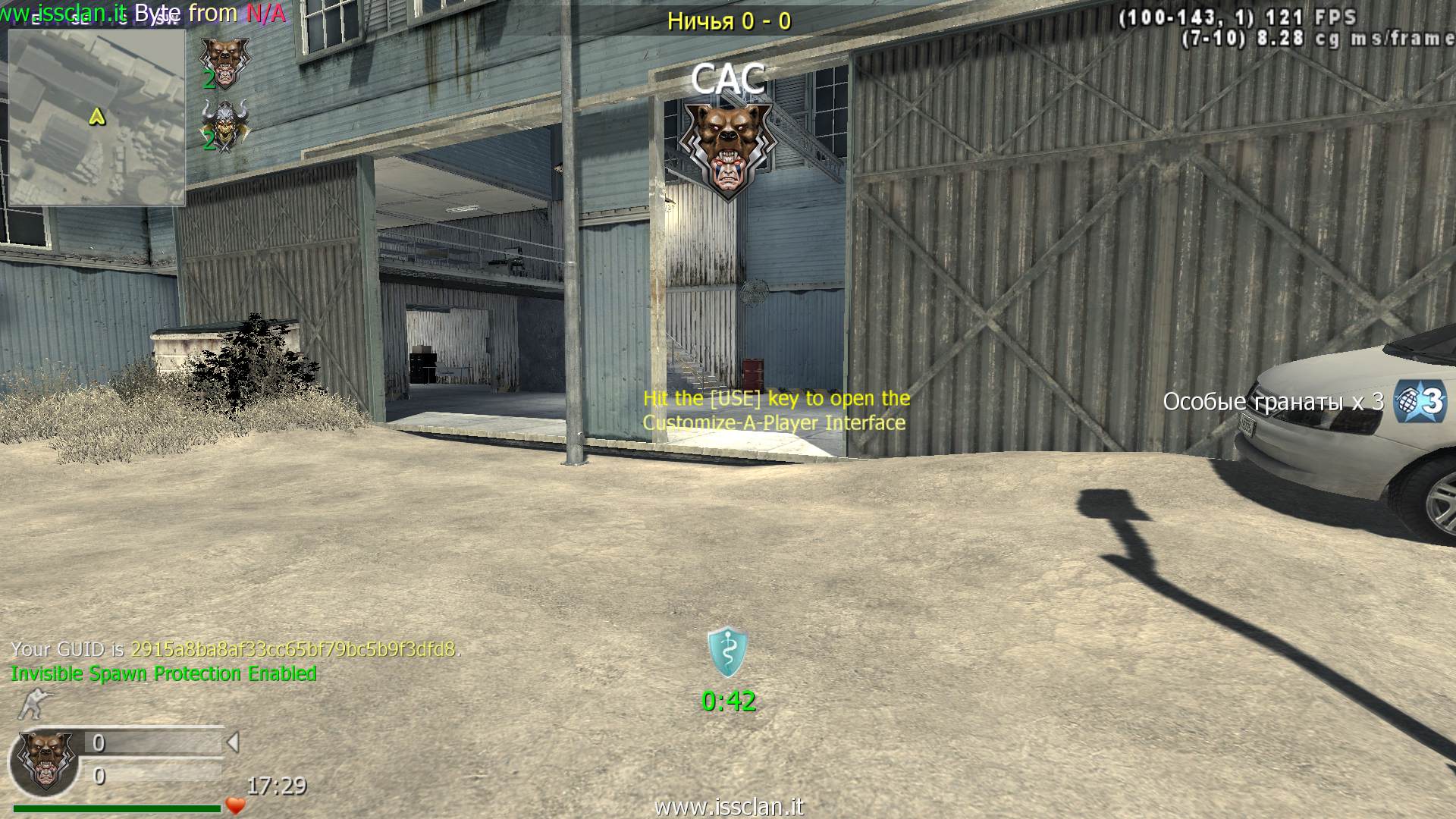This screenshot has height=819, width=1456.
Task: Click the soldier stance icon
Action: [x=33, y=704]
